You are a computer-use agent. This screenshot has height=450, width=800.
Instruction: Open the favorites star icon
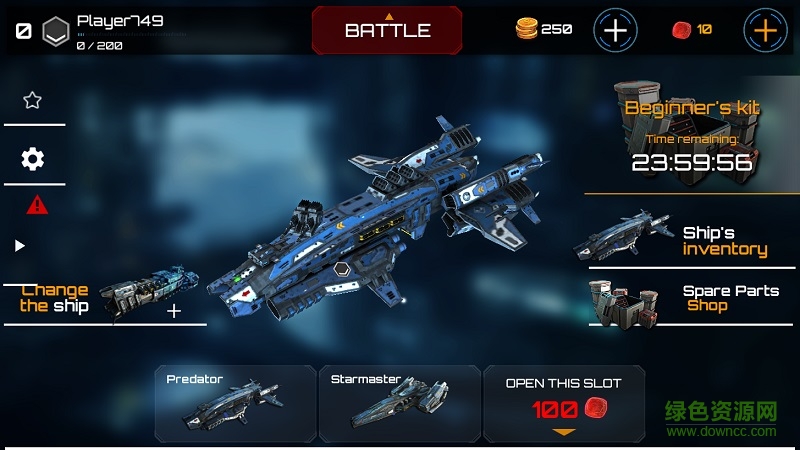click(32, 100)
